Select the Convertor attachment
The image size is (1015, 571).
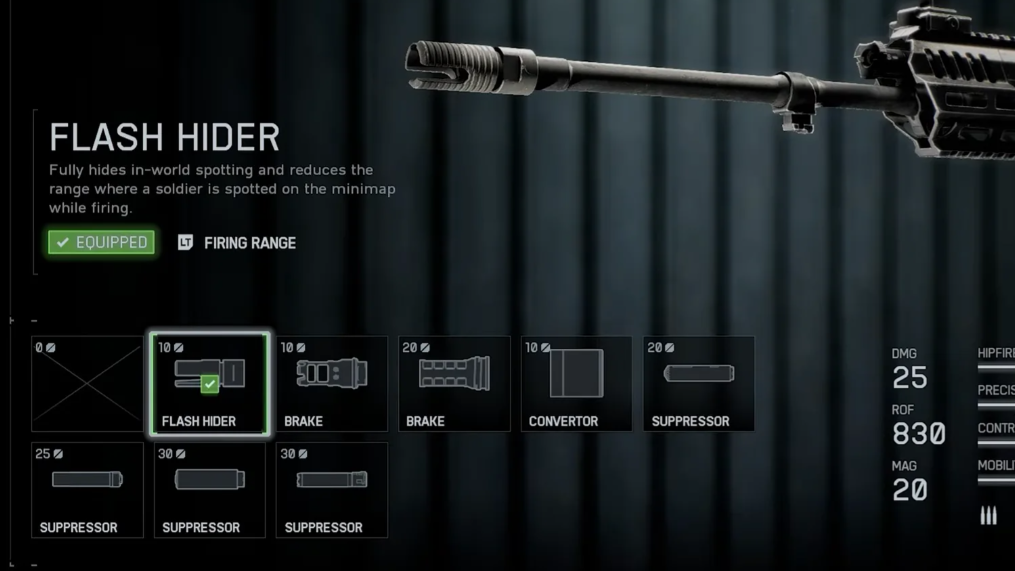[x=576, y=385]
